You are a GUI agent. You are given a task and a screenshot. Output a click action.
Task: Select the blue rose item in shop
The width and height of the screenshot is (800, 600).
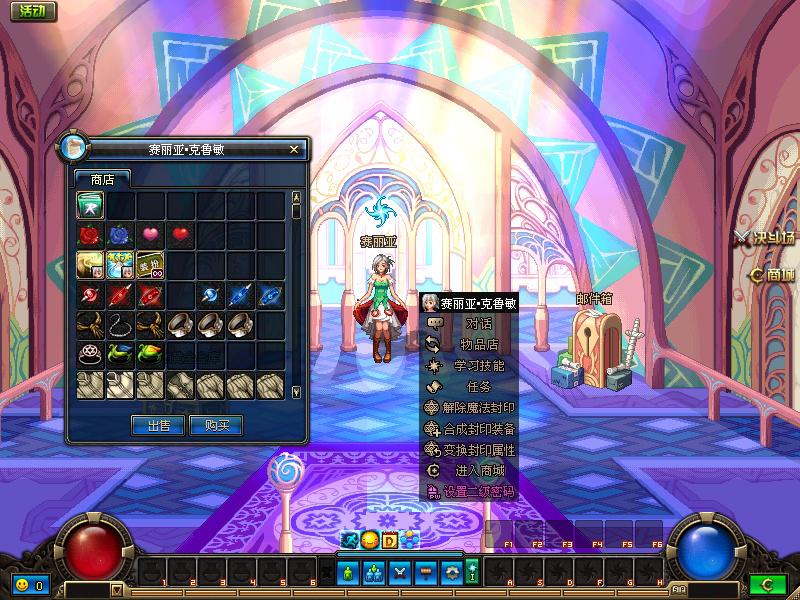tap(121, 236)
